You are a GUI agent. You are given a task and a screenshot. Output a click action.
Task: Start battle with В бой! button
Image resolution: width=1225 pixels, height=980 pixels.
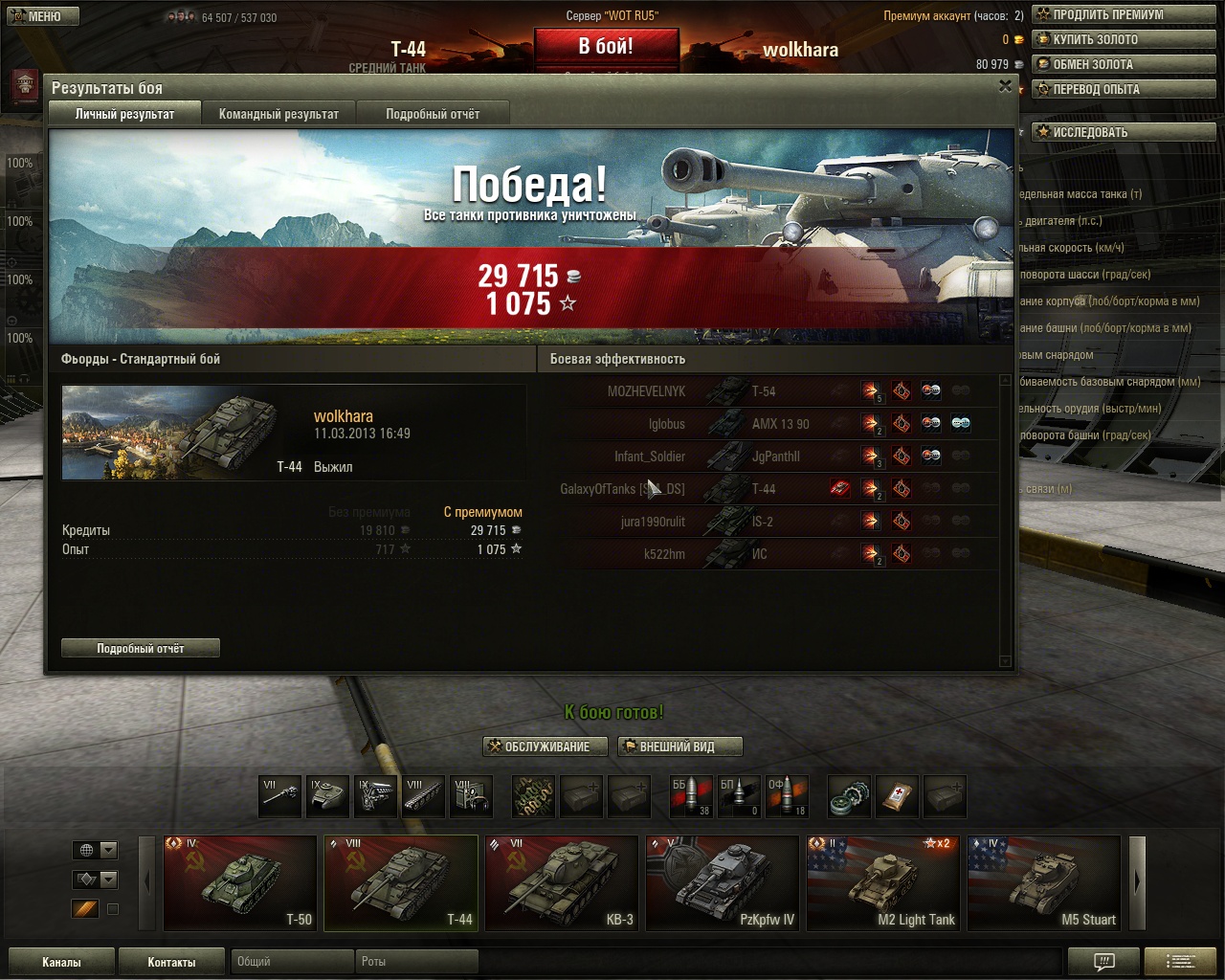point(606,47)
